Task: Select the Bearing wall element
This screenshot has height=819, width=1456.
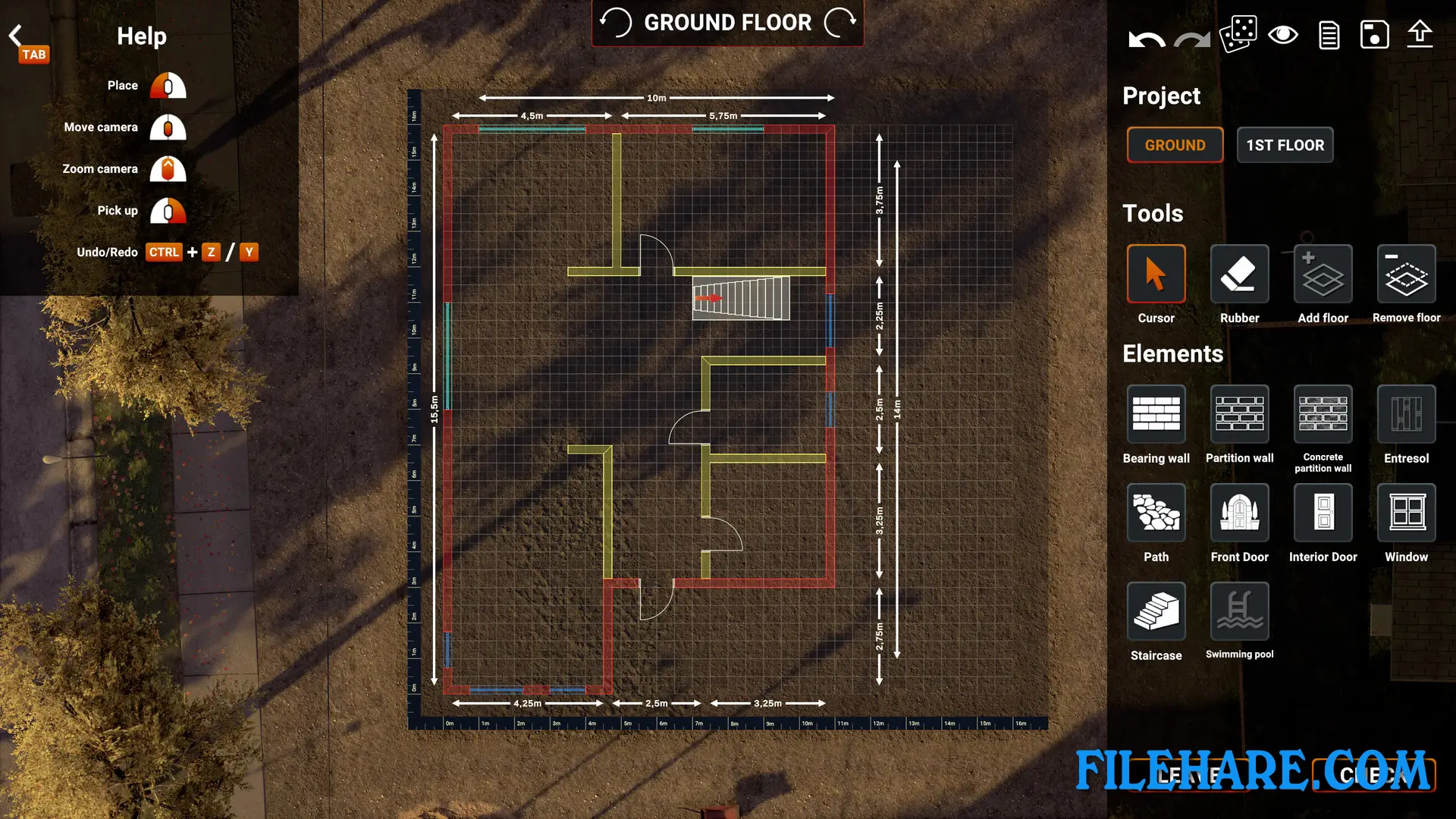Action: pos(1156,416)
